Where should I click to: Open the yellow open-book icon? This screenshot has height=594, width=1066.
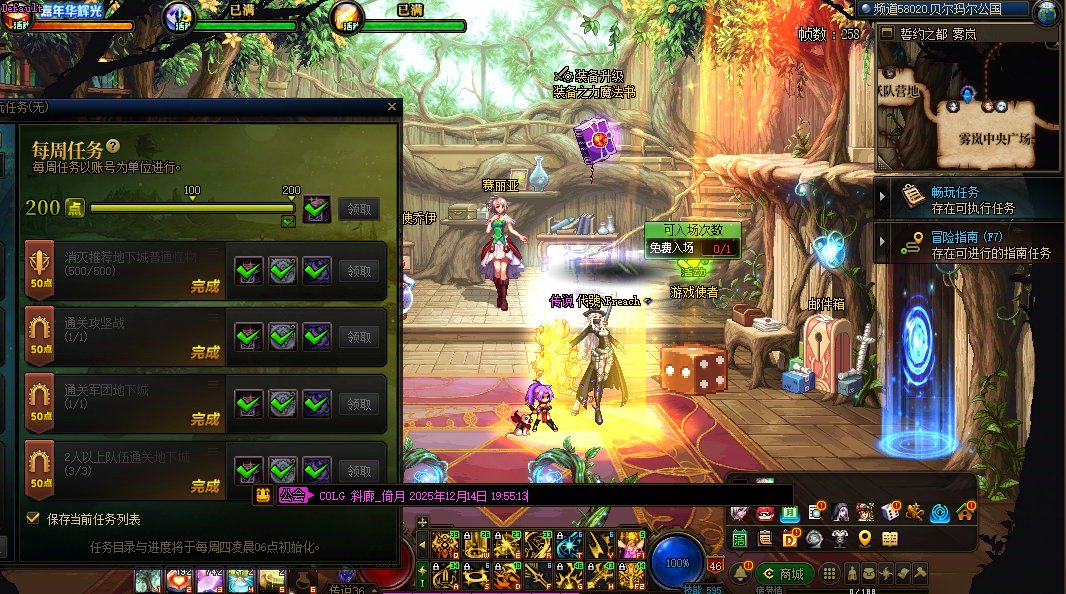[x=889, y=539]
